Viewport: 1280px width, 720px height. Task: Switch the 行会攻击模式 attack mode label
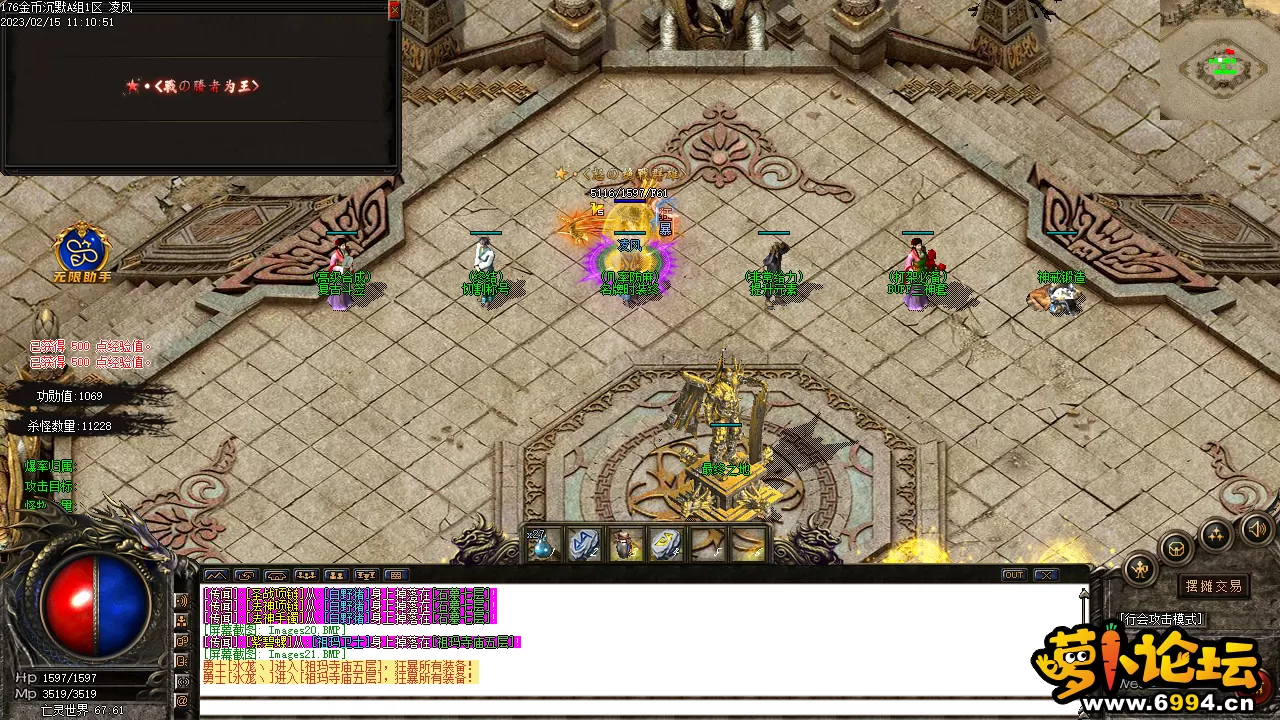coord(1161,620)
